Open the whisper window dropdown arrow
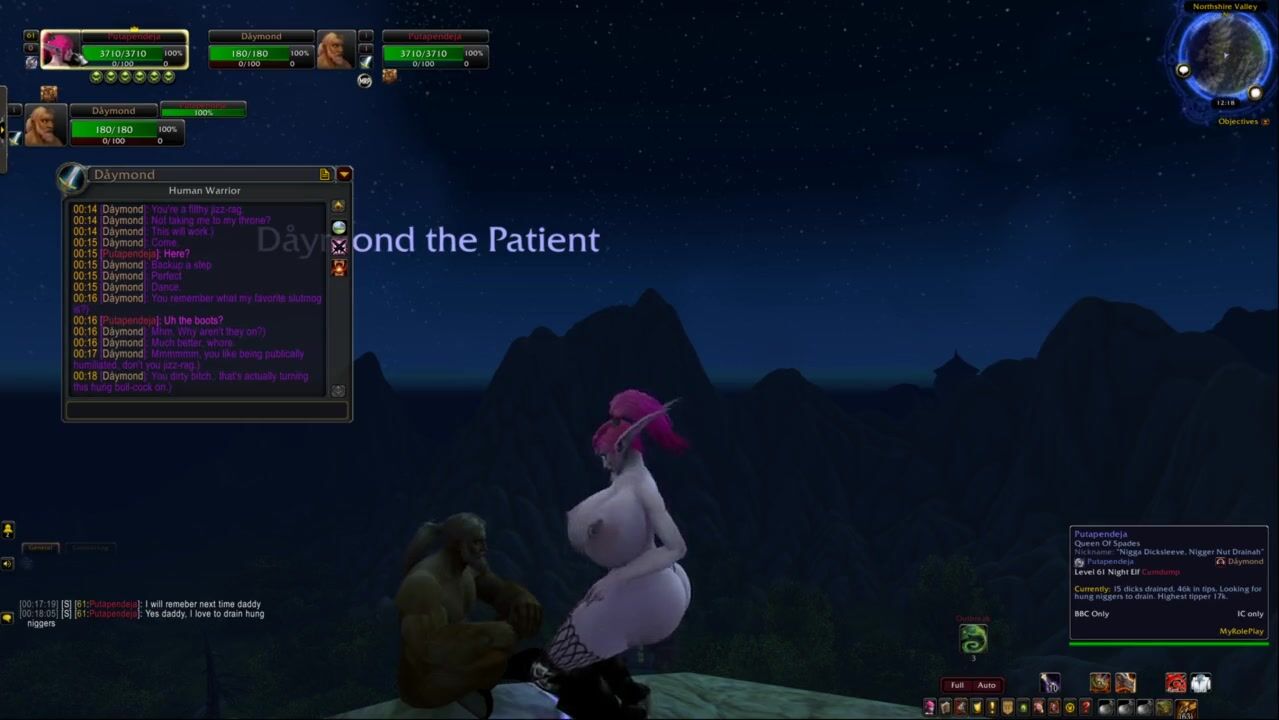Image resolution: width=1279 pixels, height=720 pixels. point(344,174)
